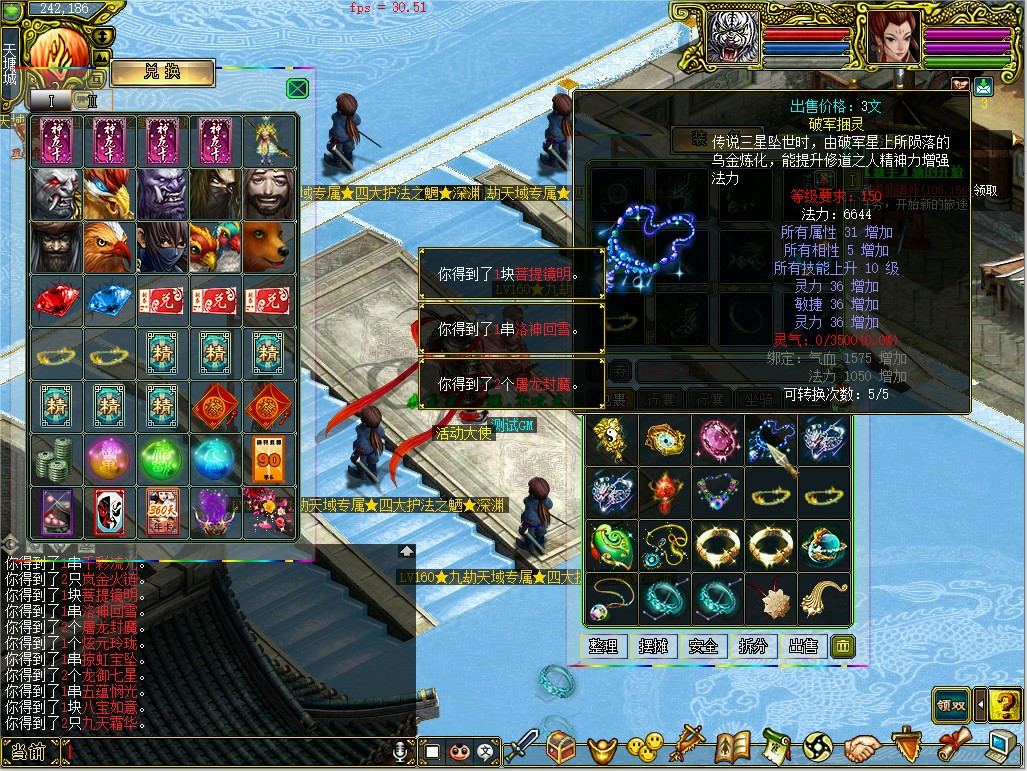Select the green jade pendant in bag
1027x771 pixels.
coord(611,545)
